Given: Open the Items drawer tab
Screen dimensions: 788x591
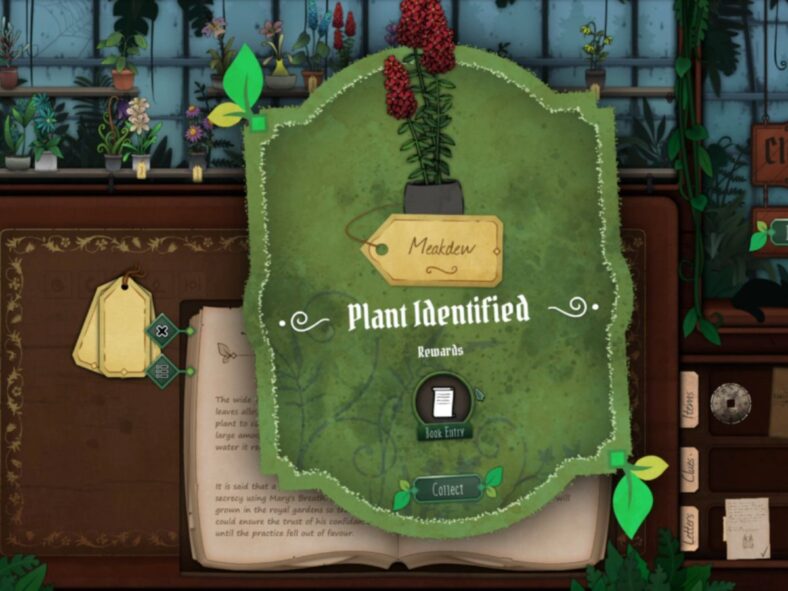Looking at the screenshot, I should click(689, 400).
